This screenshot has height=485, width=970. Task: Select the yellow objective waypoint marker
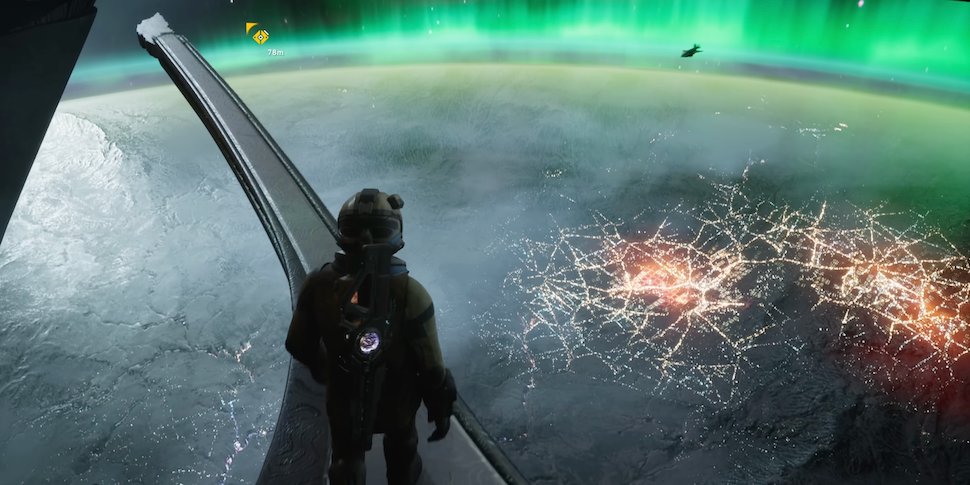(259, 35)
